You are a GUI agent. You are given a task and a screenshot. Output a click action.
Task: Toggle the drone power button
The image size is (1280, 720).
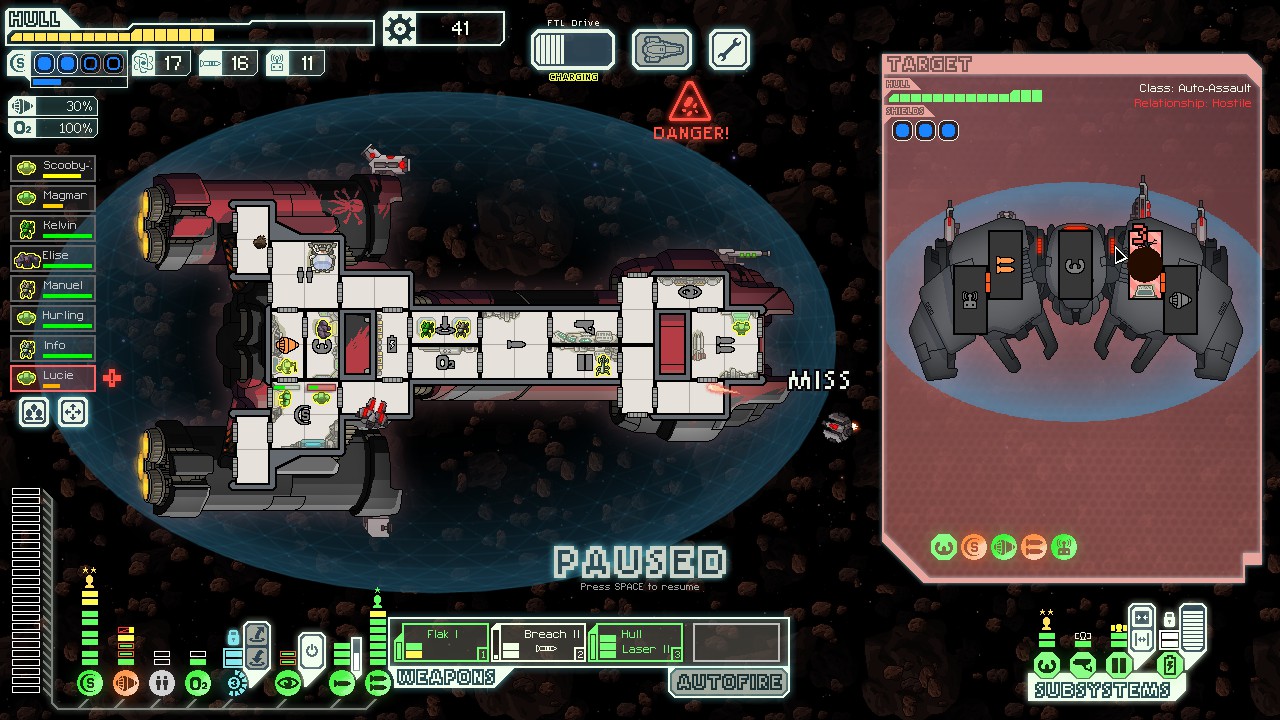(x=311, y=650)
